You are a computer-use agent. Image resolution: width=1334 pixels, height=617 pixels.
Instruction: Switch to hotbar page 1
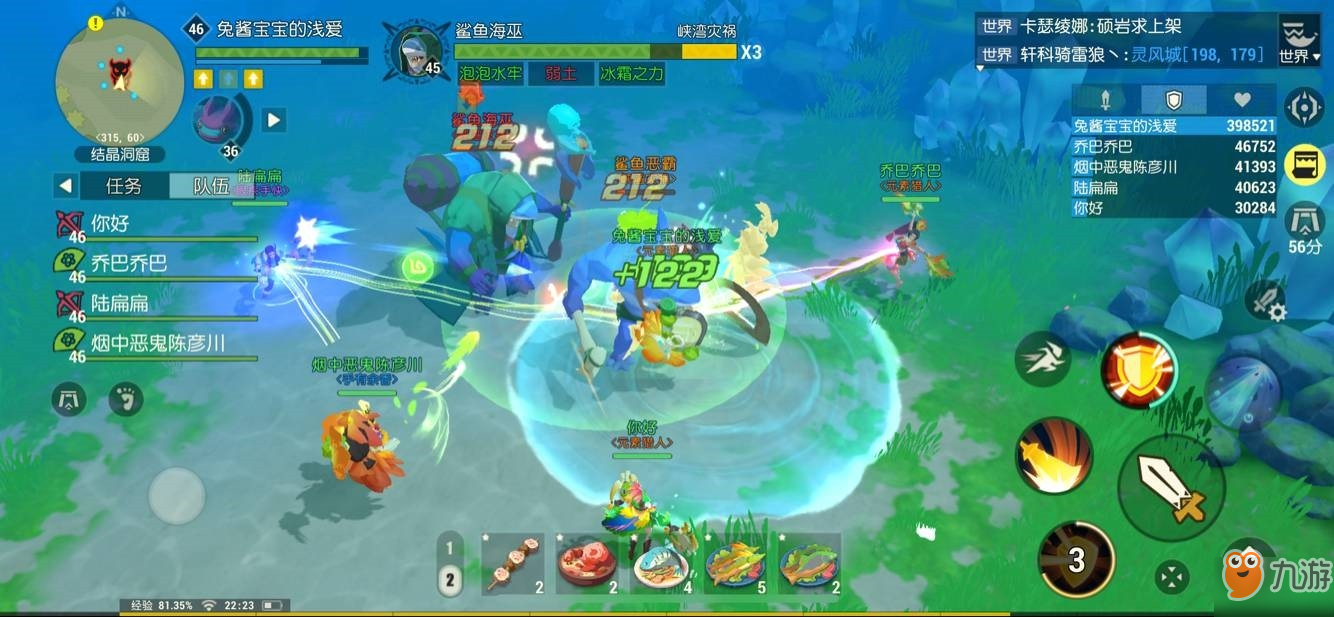click(x=450, y=548)
